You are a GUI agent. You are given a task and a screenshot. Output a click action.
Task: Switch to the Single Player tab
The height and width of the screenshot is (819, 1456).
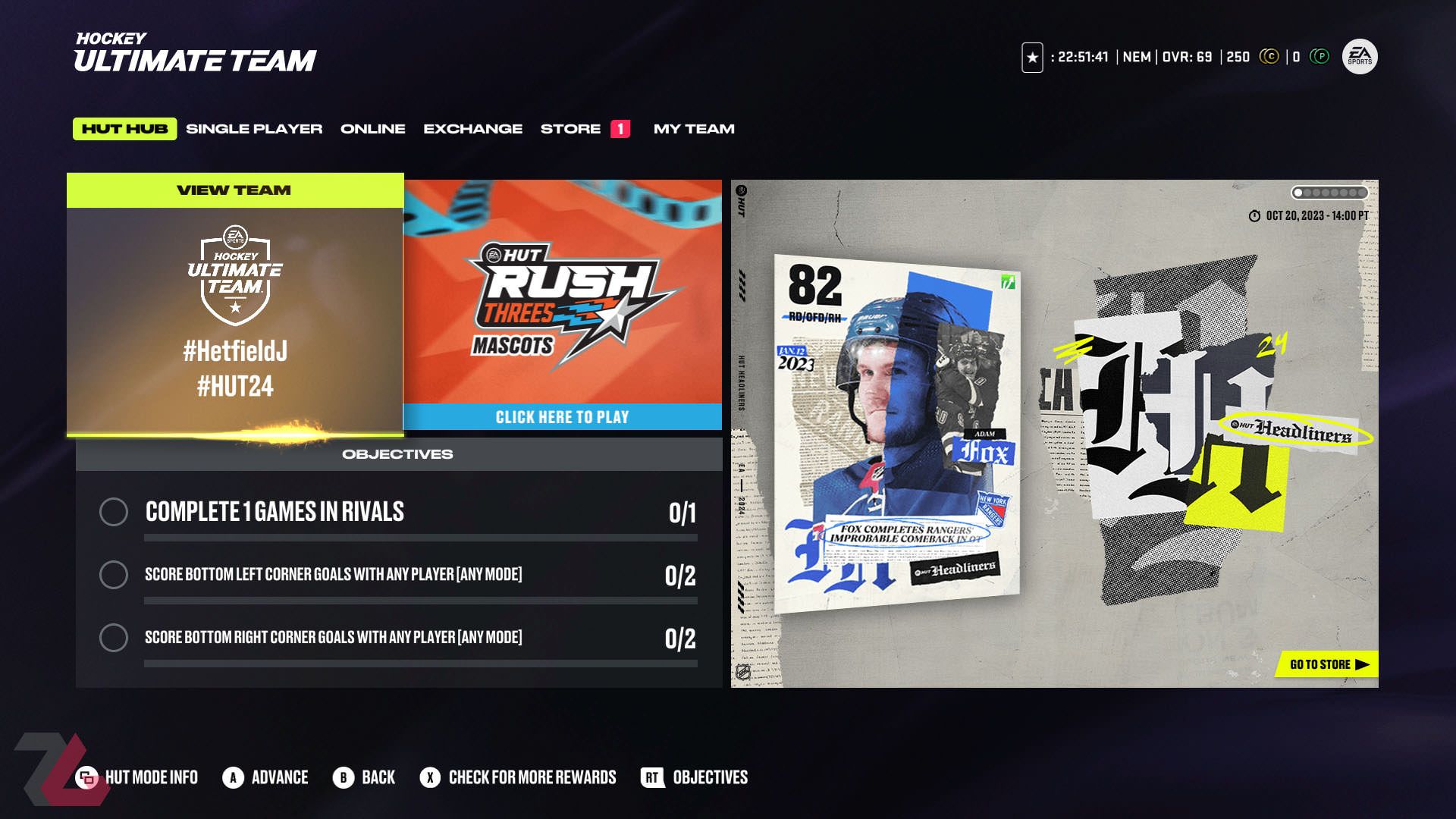click(254, 129)
